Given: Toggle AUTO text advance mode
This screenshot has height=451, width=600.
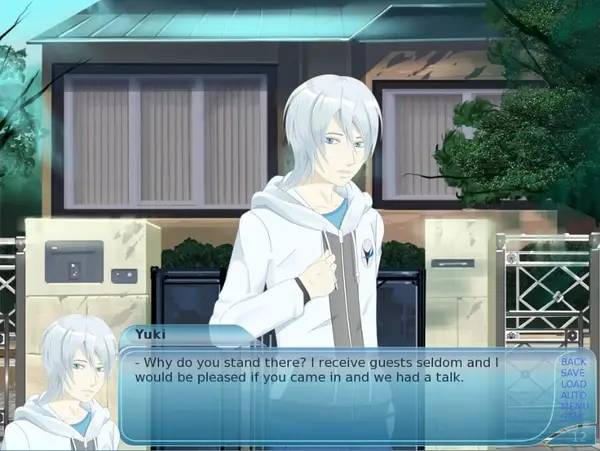Looking at the screenshot, I should coord(573,395).
